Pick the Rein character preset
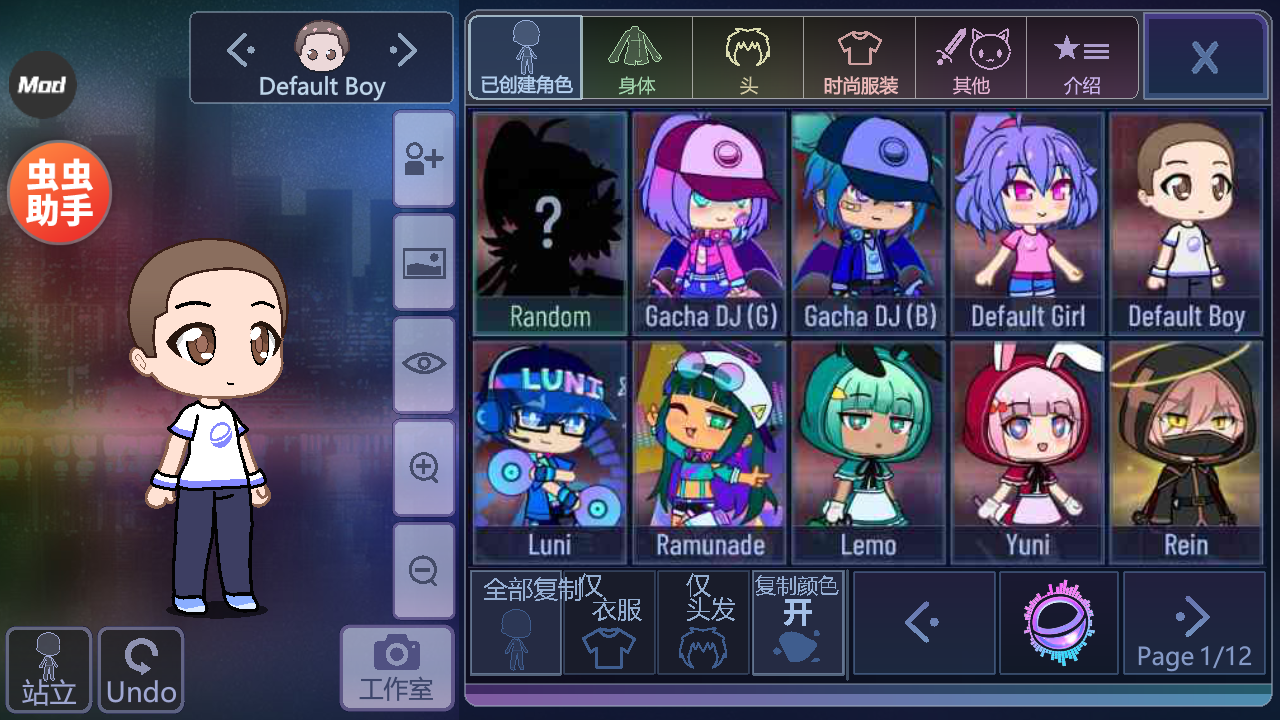The image size is (1280, 720). [x=1186, y=452]
